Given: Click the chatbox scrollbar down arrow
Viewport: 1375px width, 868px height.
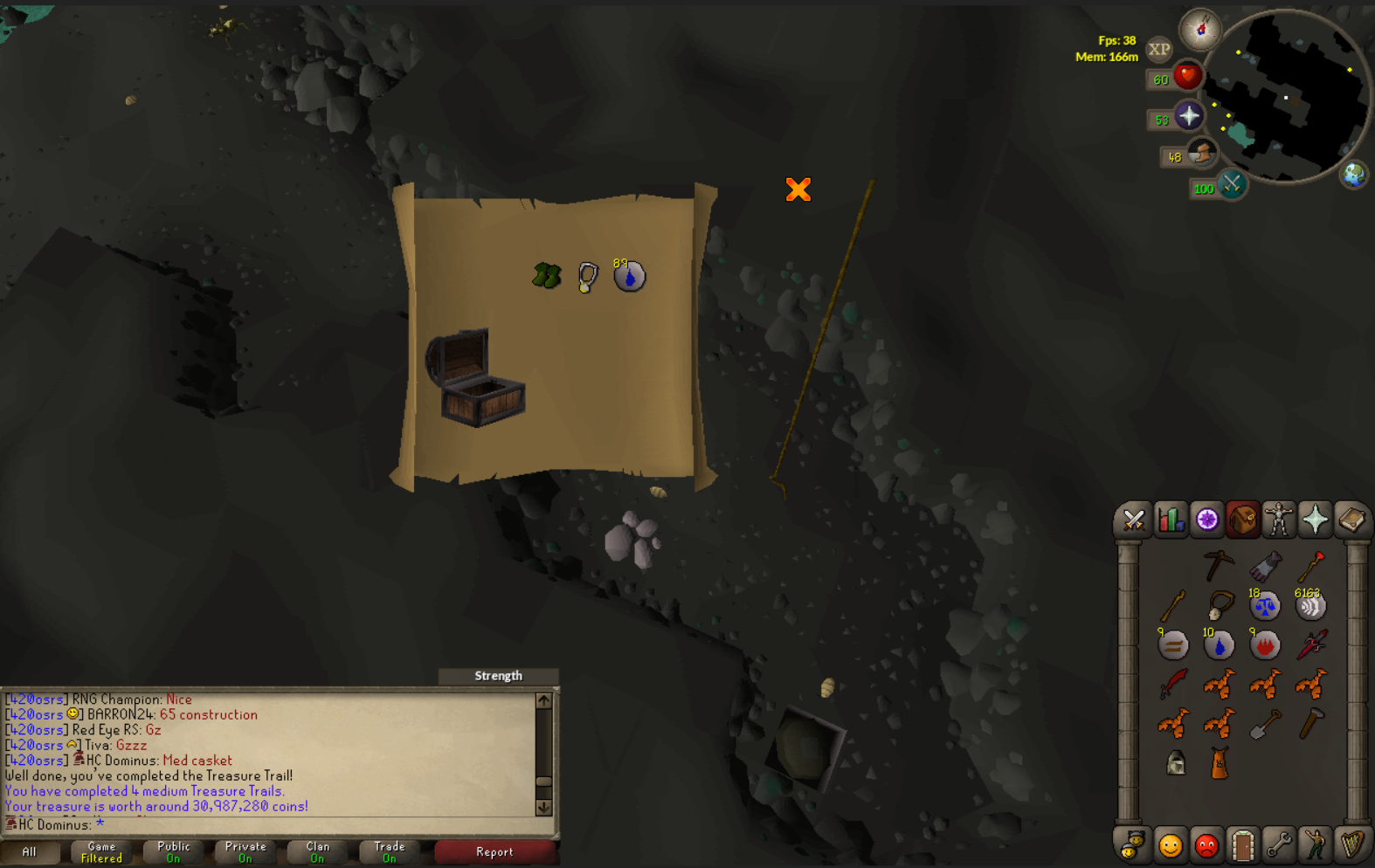Looking at the screenshot, I should click(543, 808).
